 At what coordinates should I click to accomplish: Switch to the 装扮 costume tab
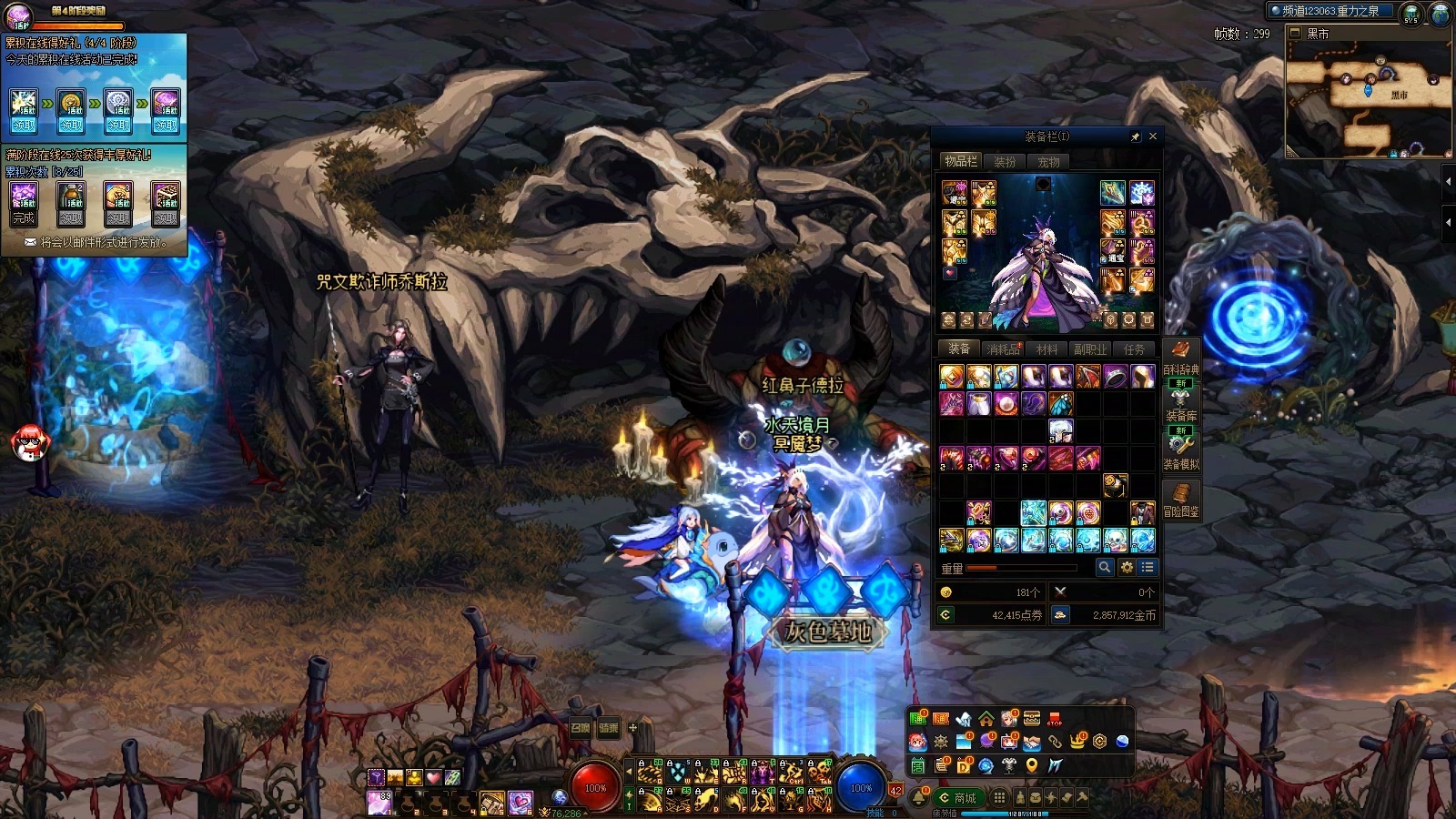tap(1005, 162)
